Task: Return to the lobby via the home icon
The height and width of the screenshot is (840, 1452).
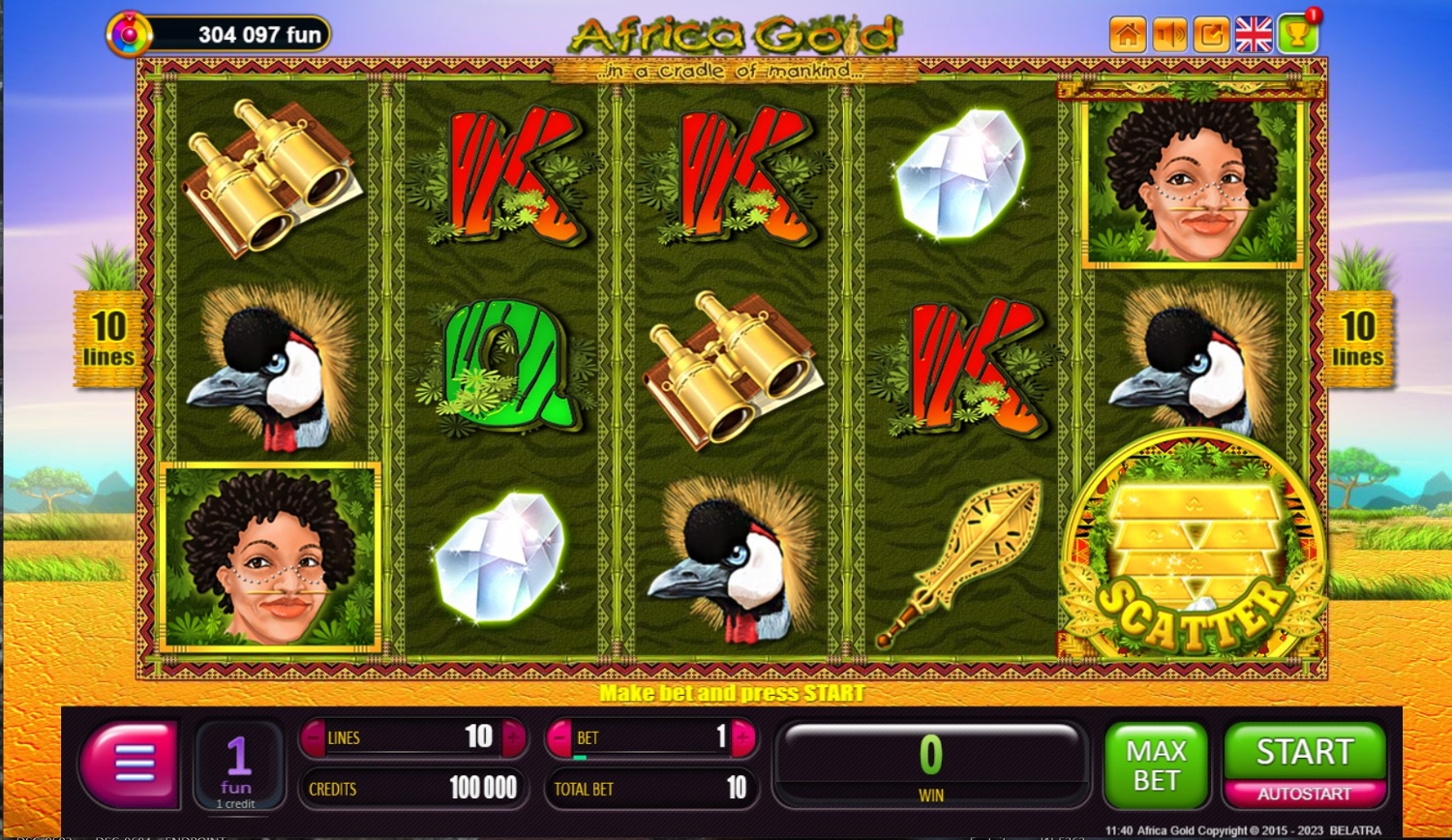Action: tap(1128, 35)
